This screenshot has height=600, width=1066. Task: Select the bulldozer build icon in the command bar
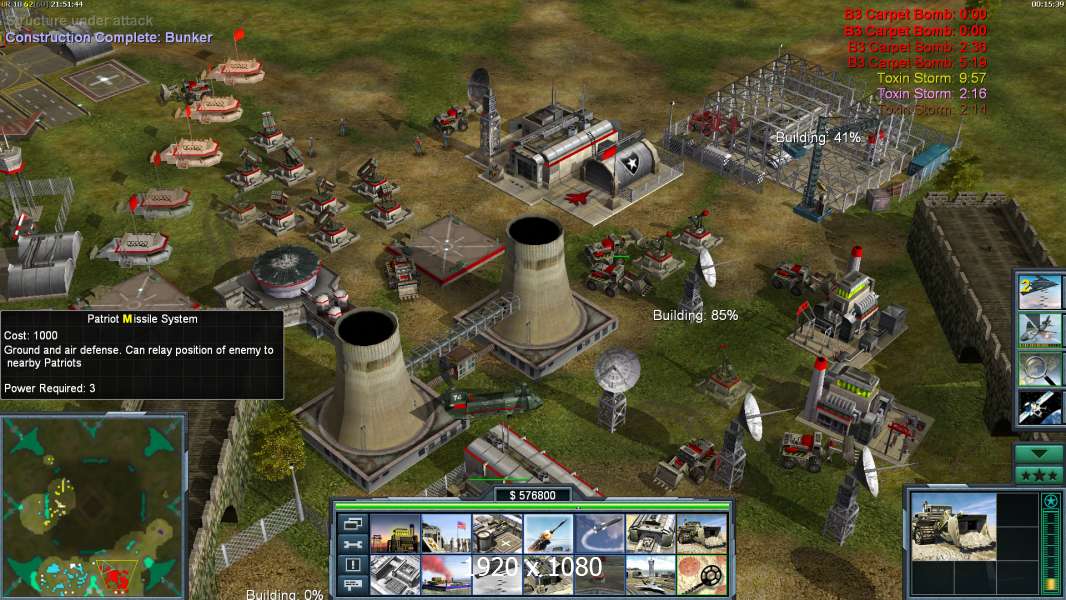click(x=701, y=533)
